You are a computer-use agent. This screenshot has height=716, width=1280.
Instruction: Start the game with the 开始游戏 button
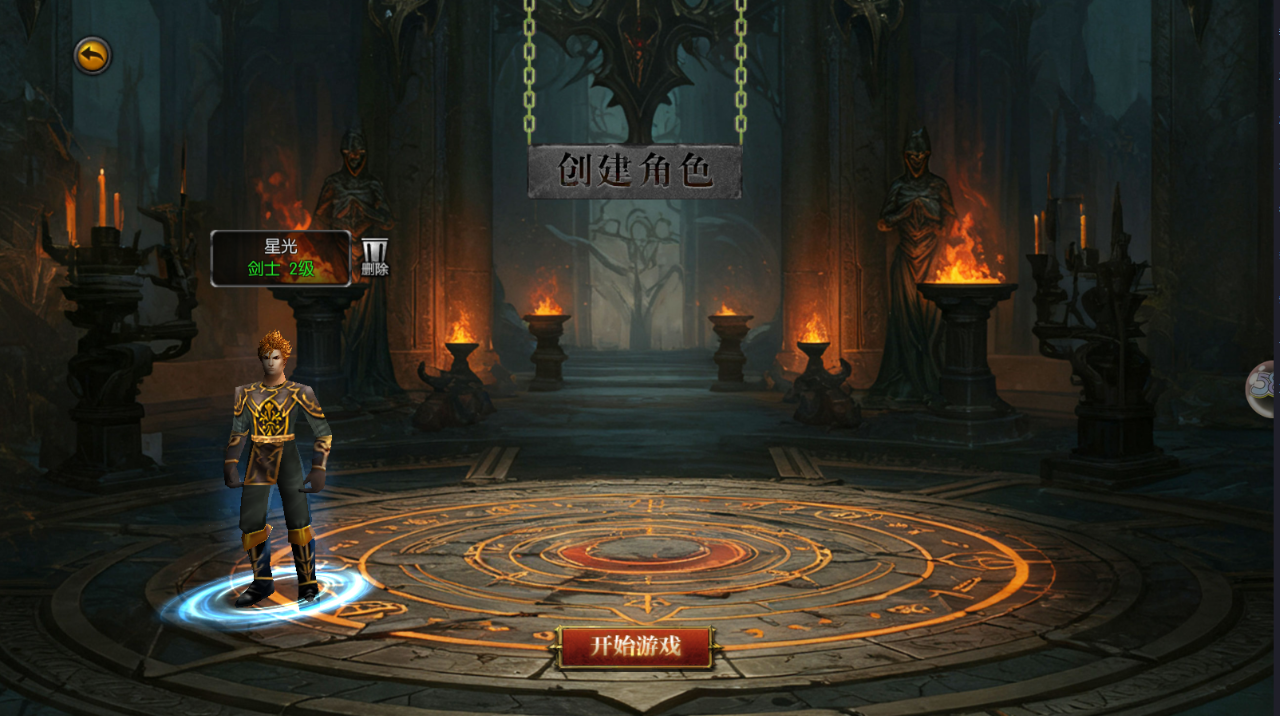coord(635,646)
